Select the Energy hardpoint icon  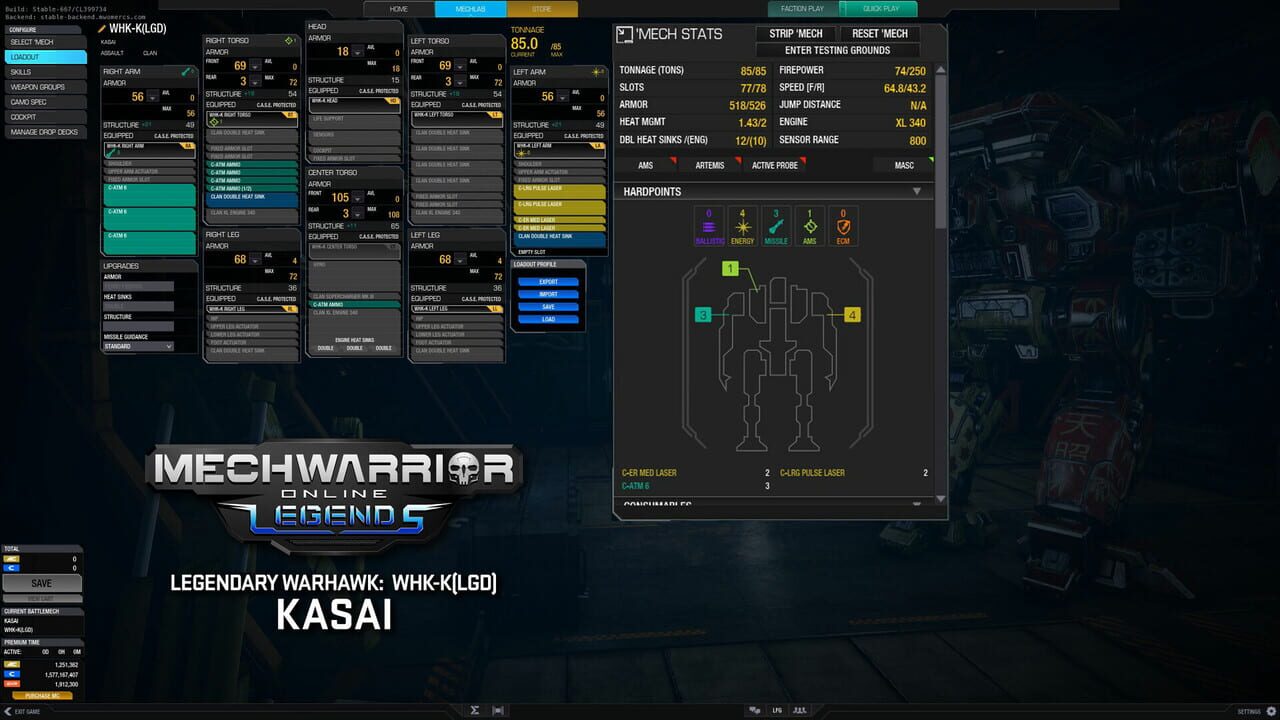pyautogui.click(x=742, y=225)
